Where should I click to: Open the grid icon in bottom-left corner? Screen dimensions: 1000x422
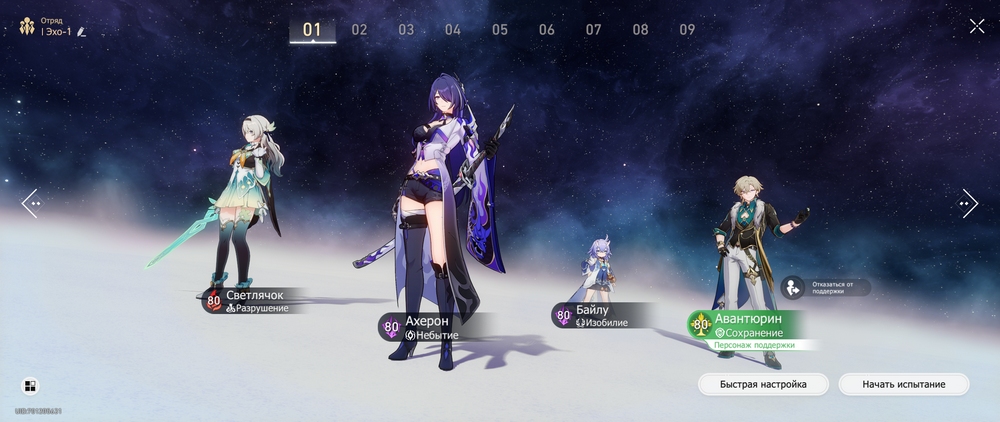coord(30,387)
